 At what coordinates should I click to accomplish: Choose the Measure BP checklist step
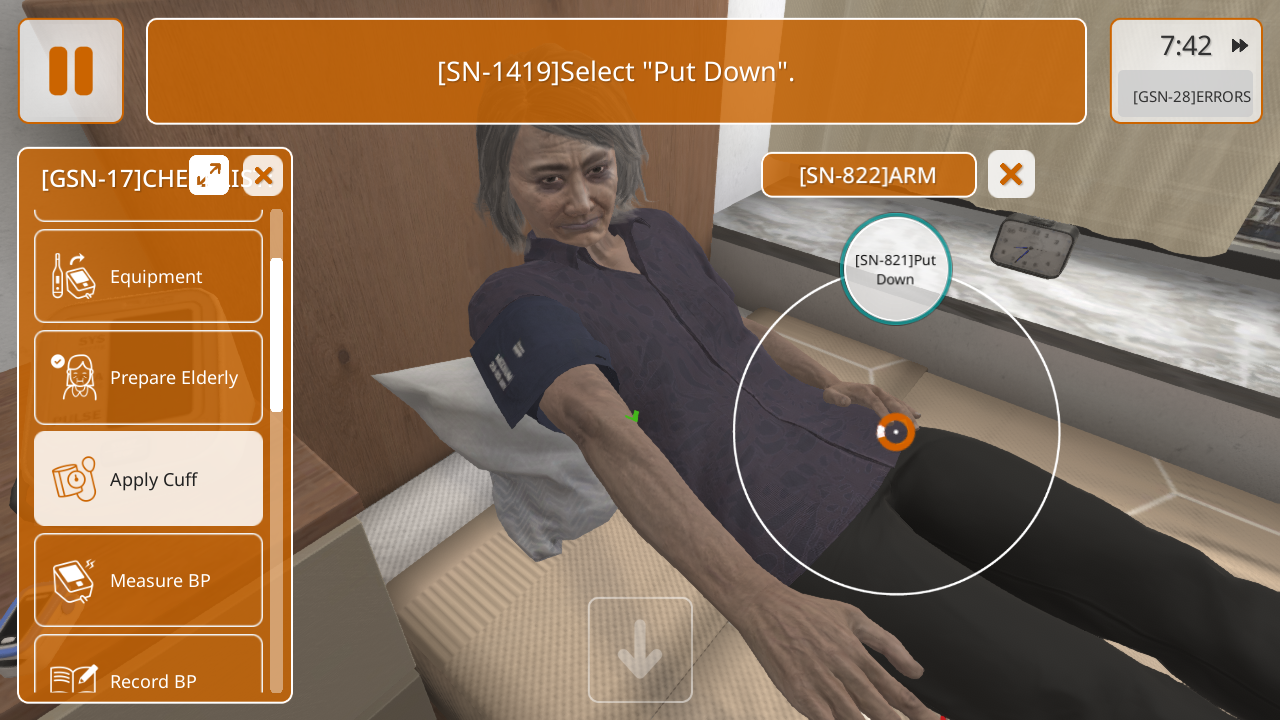click(x=148, y=580)
